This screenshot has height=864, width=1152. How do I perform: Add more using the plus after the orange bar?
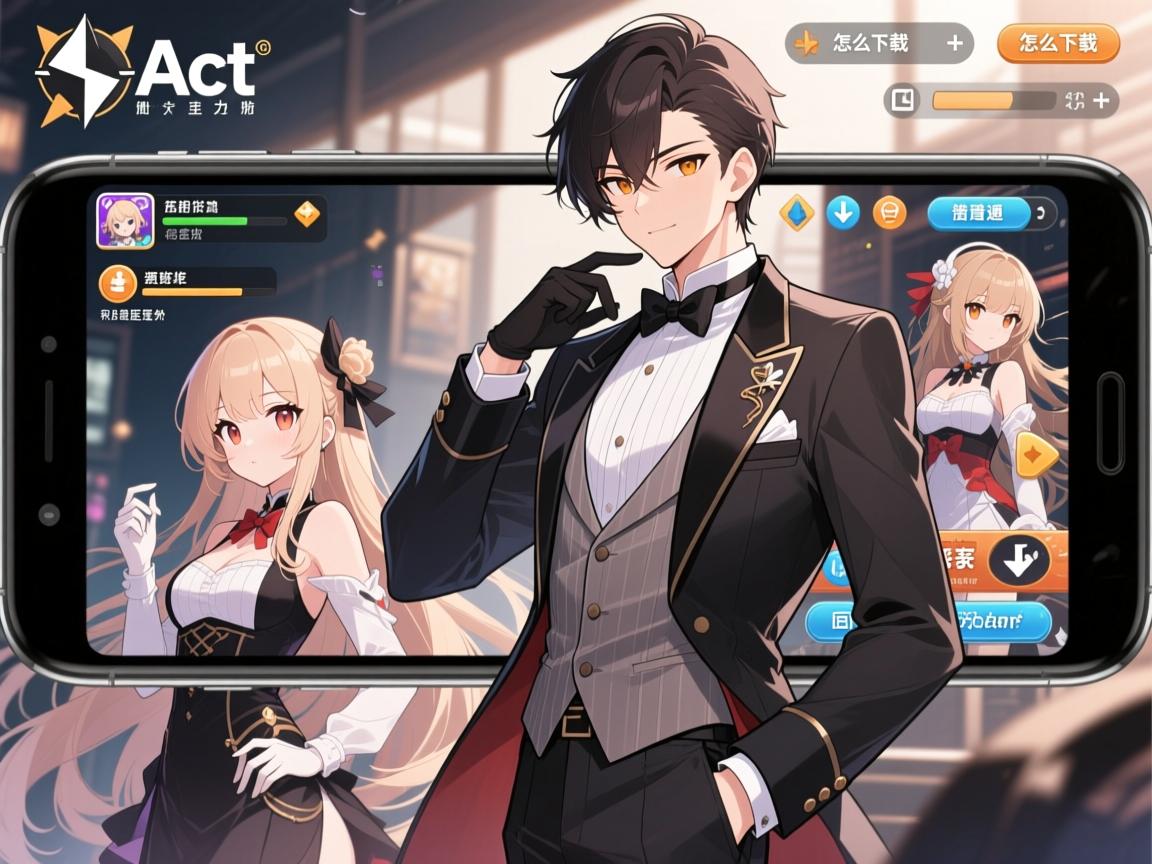(x=1101, y=100)
